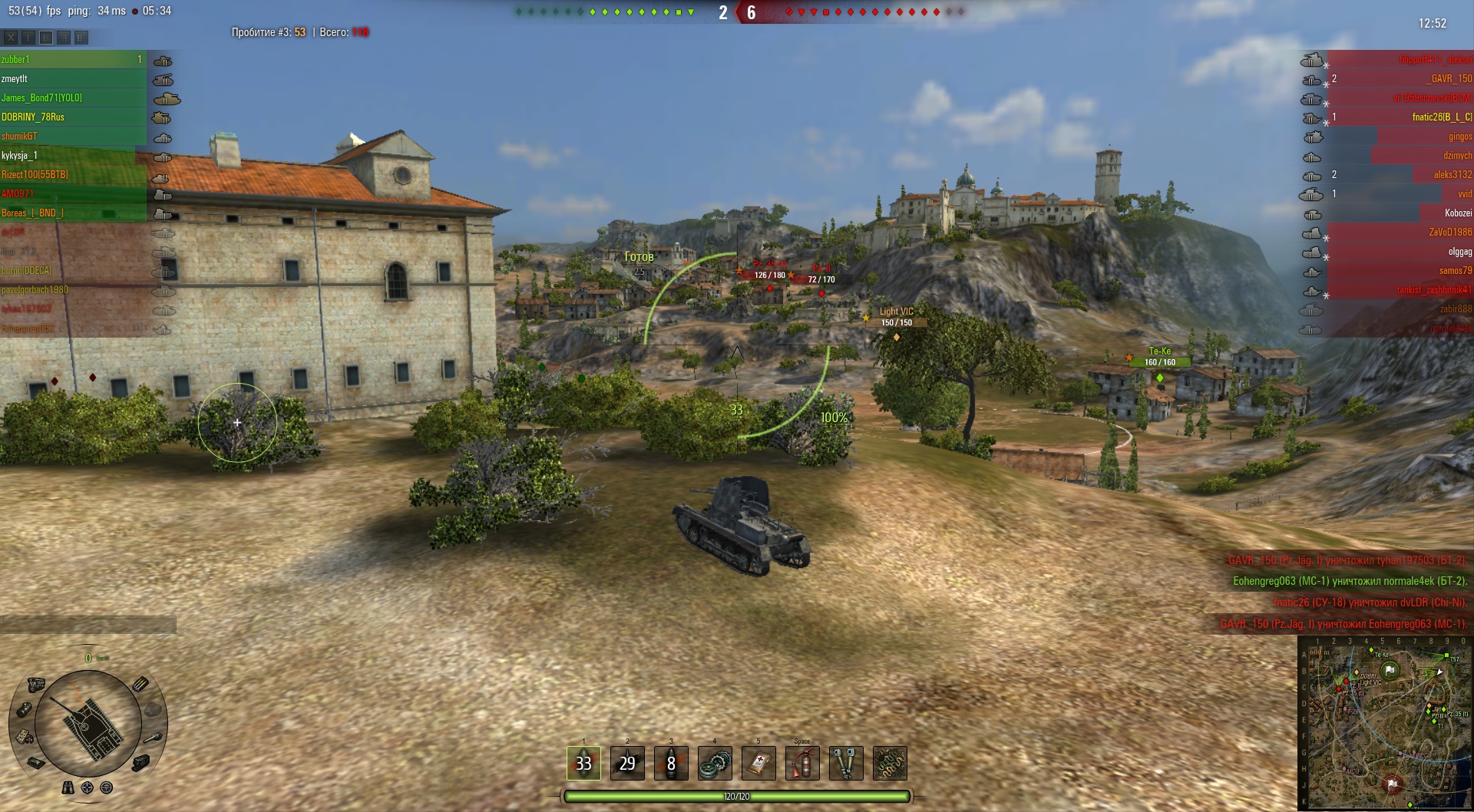Hide the player list with the X button

[11, 37]
